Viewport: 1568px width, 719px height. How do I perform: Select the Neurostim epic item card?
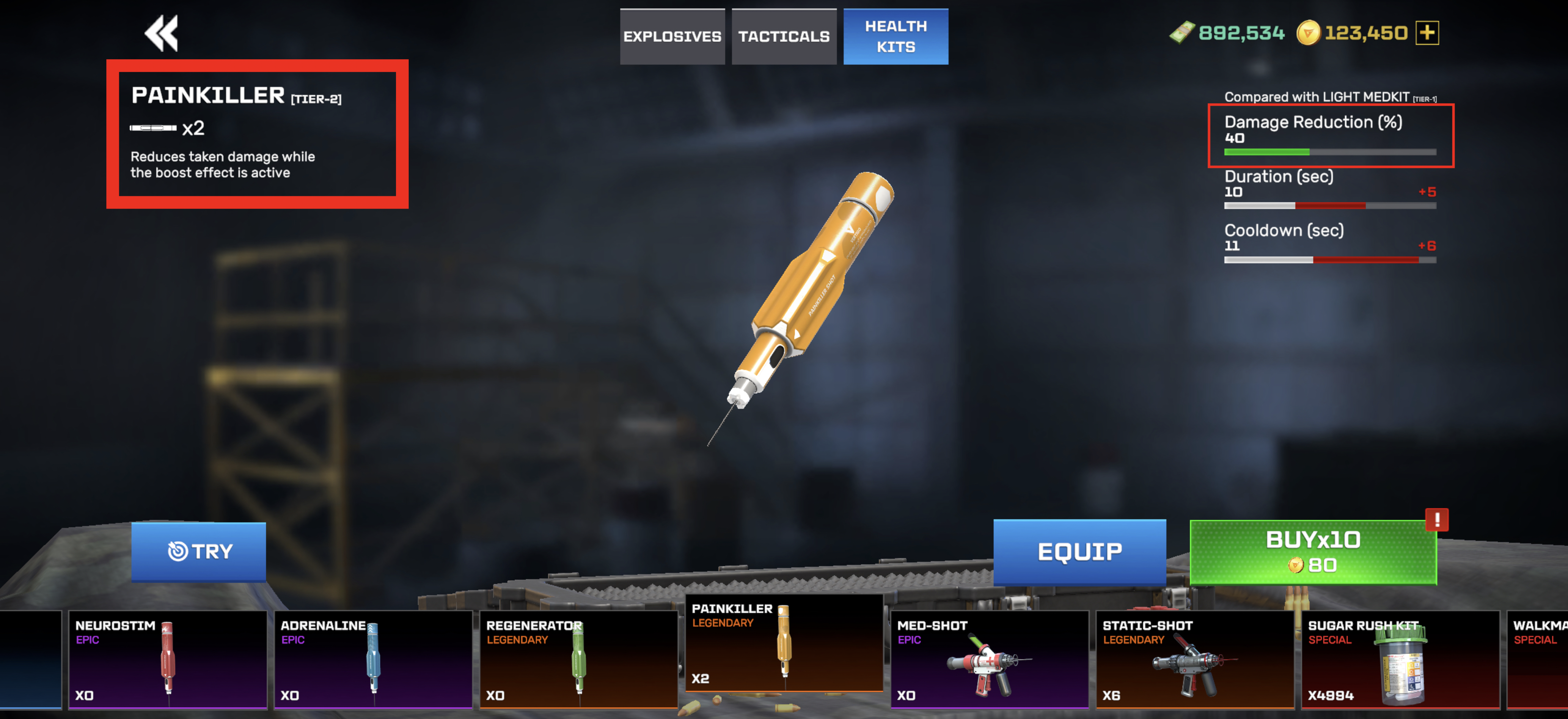pos(168,659)
